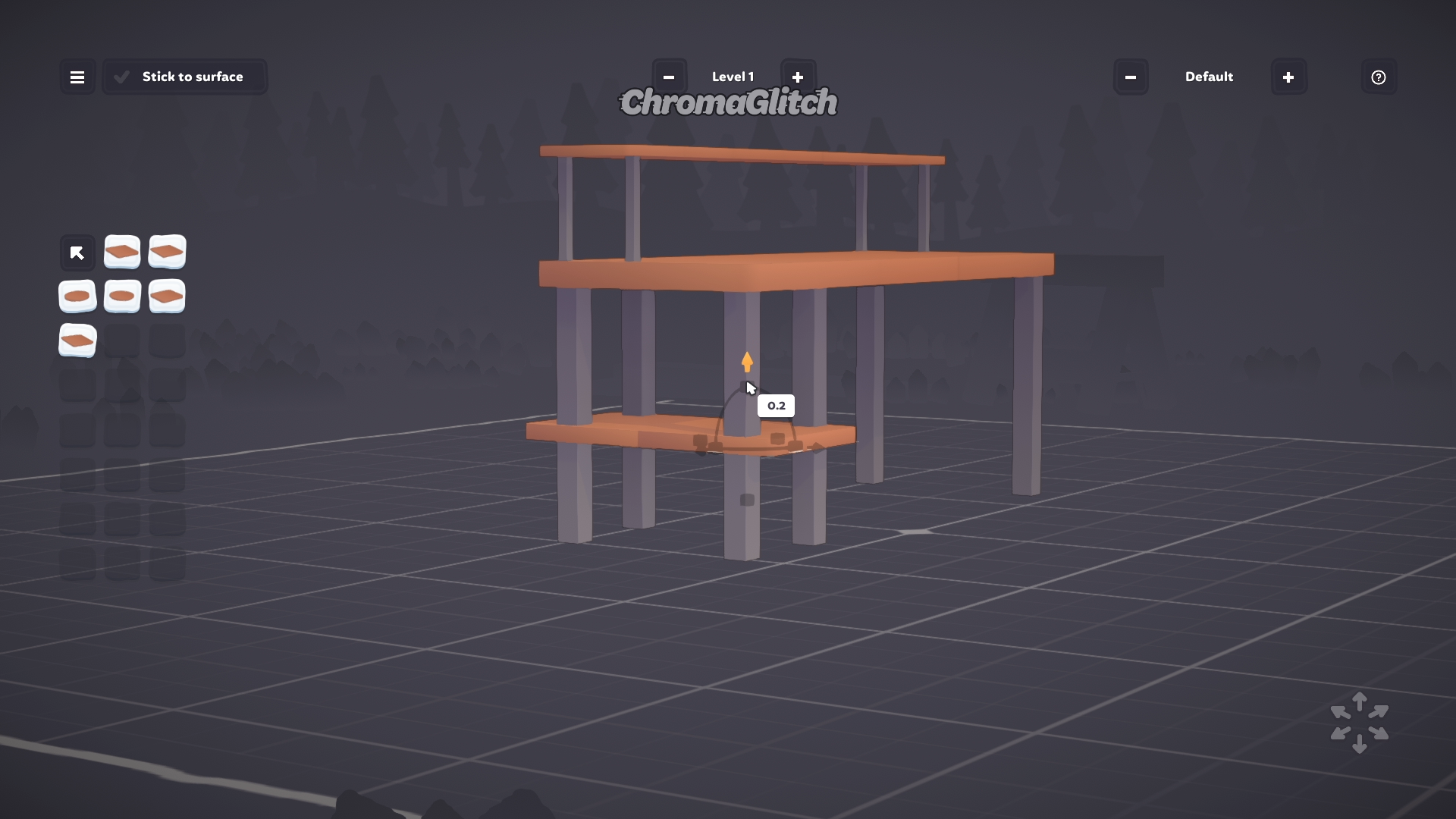Select the cursor selection tool
The height and width of the screenshot is (819, 1456).
click(x=77, y=252)
